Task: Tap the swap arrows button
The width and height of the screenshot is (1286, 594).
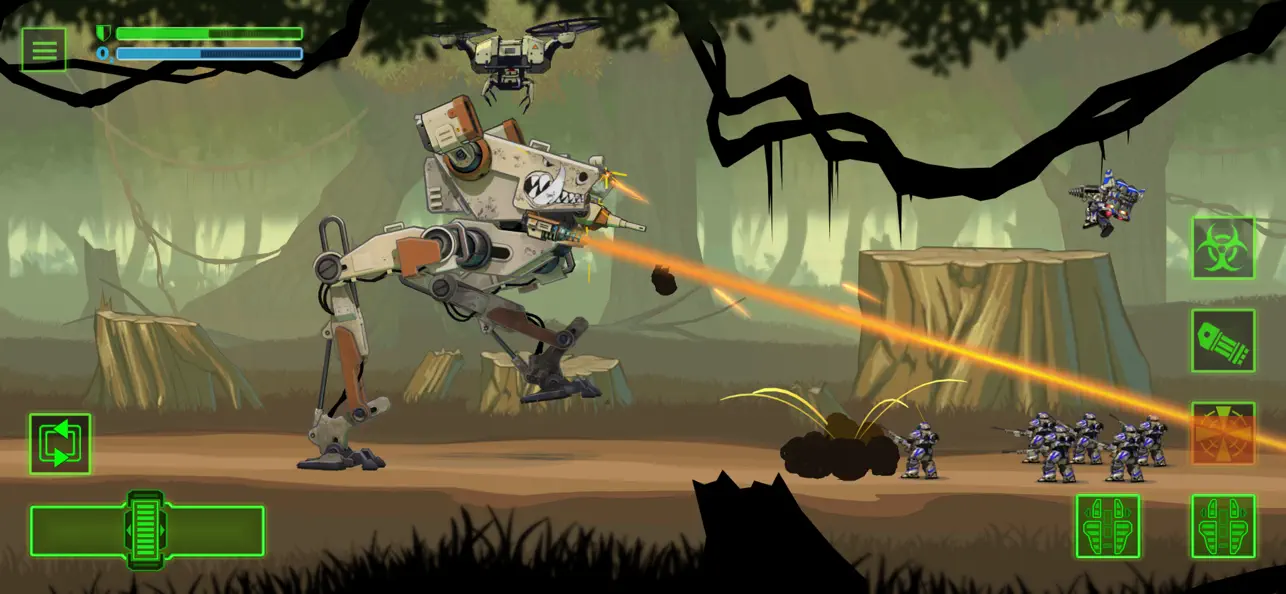Action: click(60, 443)
